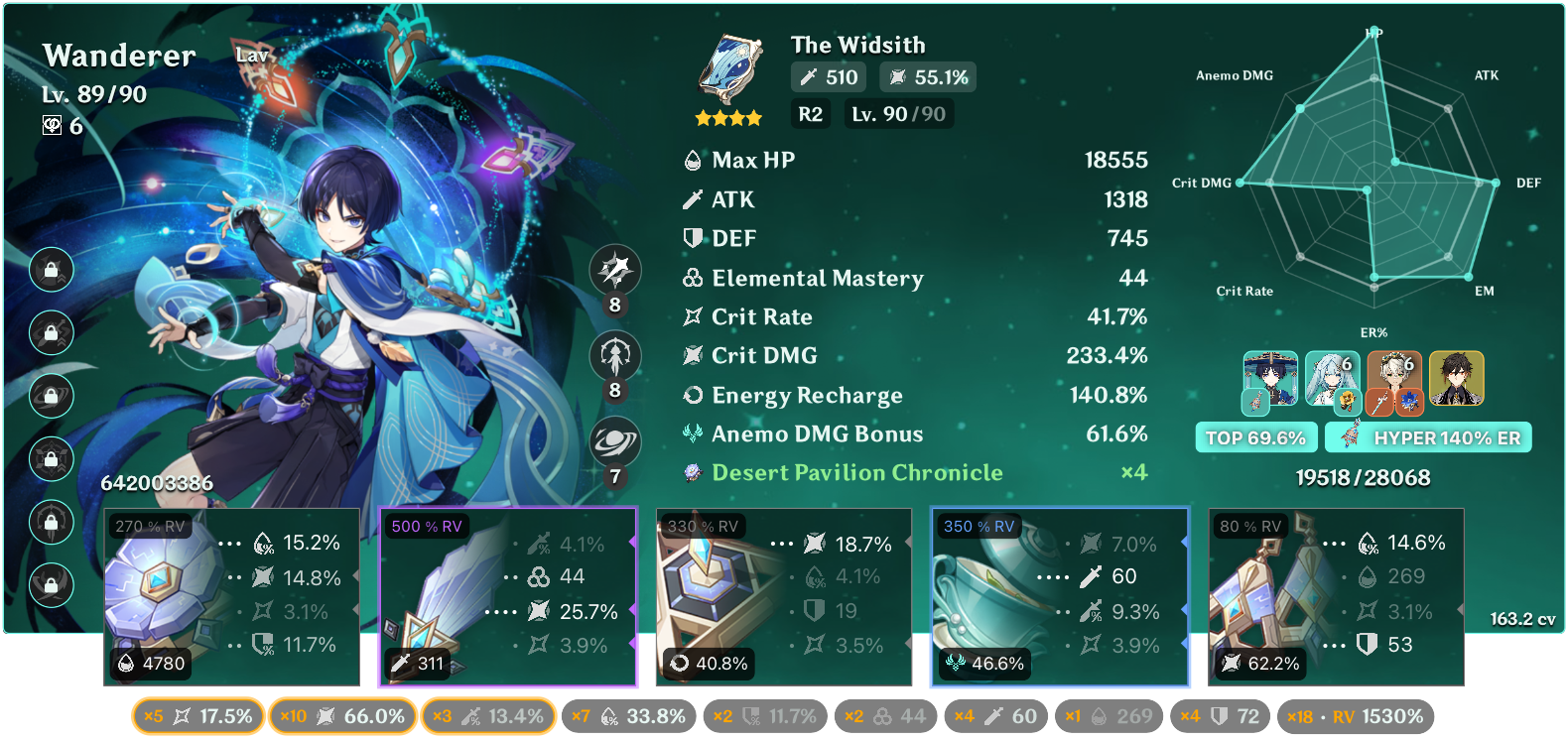Select the Lav tab beside the Wanderer name
1568x741 pixels.
click(x=254, y=56)
